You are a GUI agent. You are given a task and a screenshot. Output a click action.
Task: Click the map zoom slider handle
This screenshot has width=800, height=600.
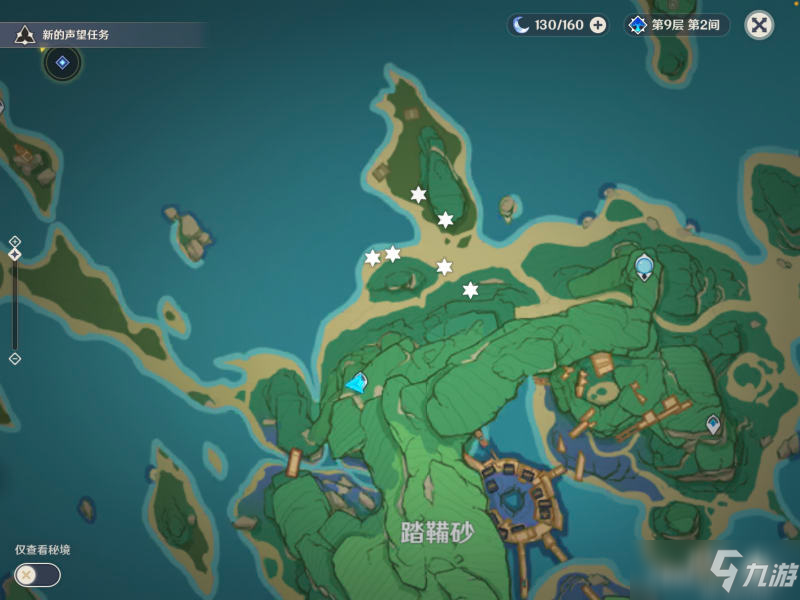pos(15,255)
